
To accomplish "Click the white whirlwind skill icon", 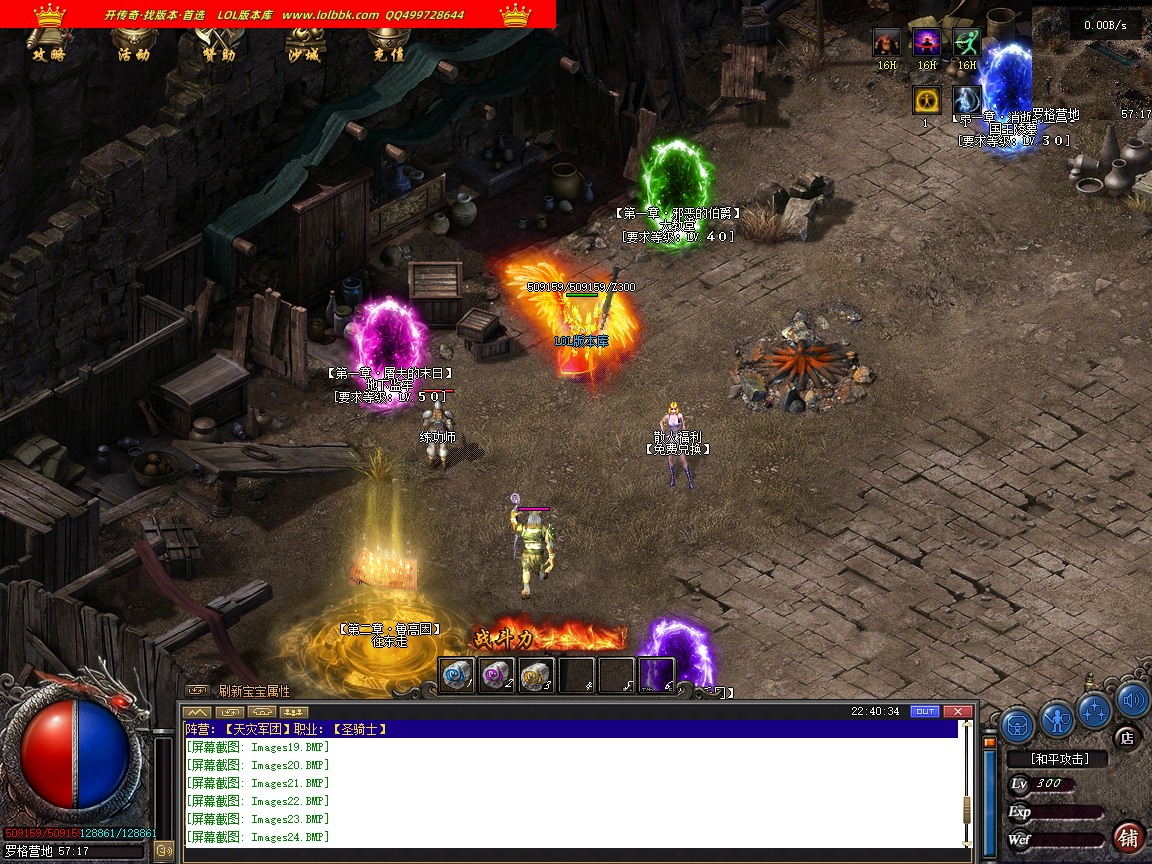I will [967, 100].
